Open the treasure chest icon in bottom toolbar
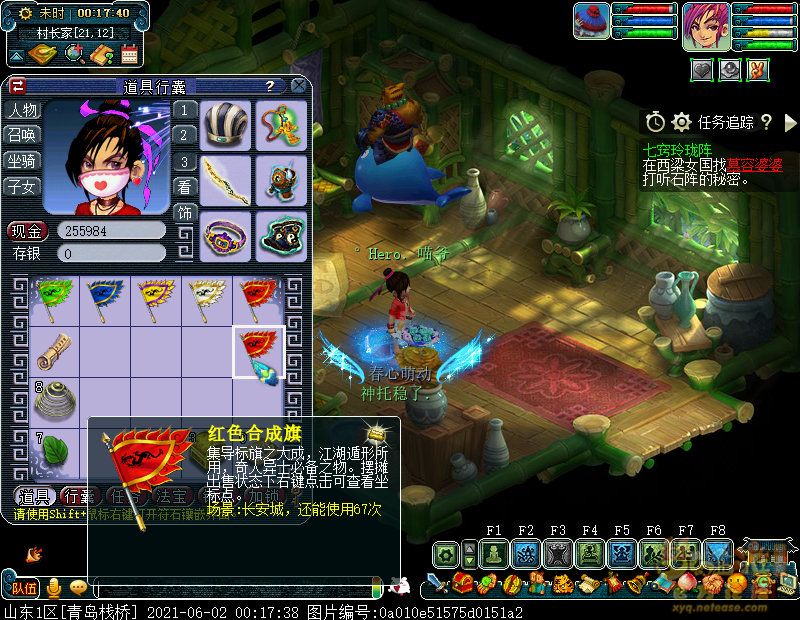The image size is (800, 620). tap(463, 583)
